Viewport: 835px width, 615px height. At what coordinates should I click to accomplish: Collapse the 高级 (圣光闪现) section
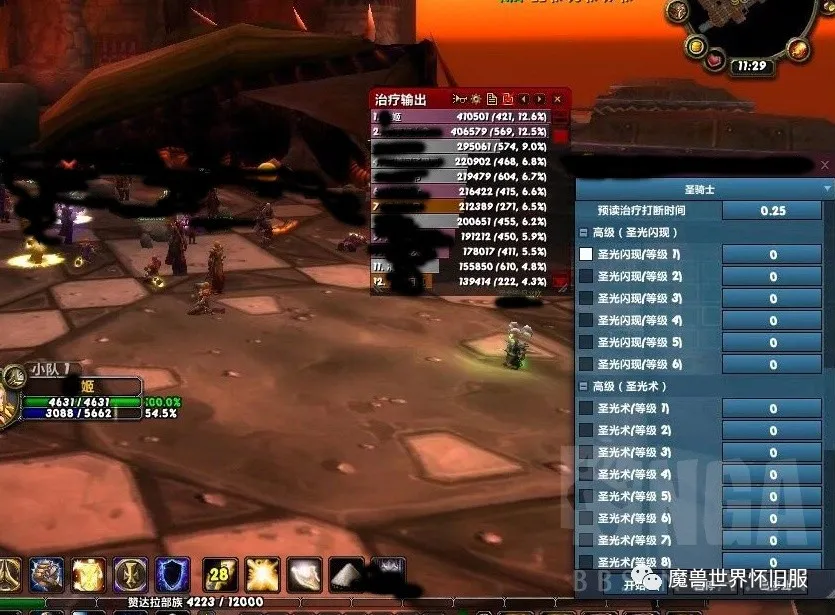(584, 232)
